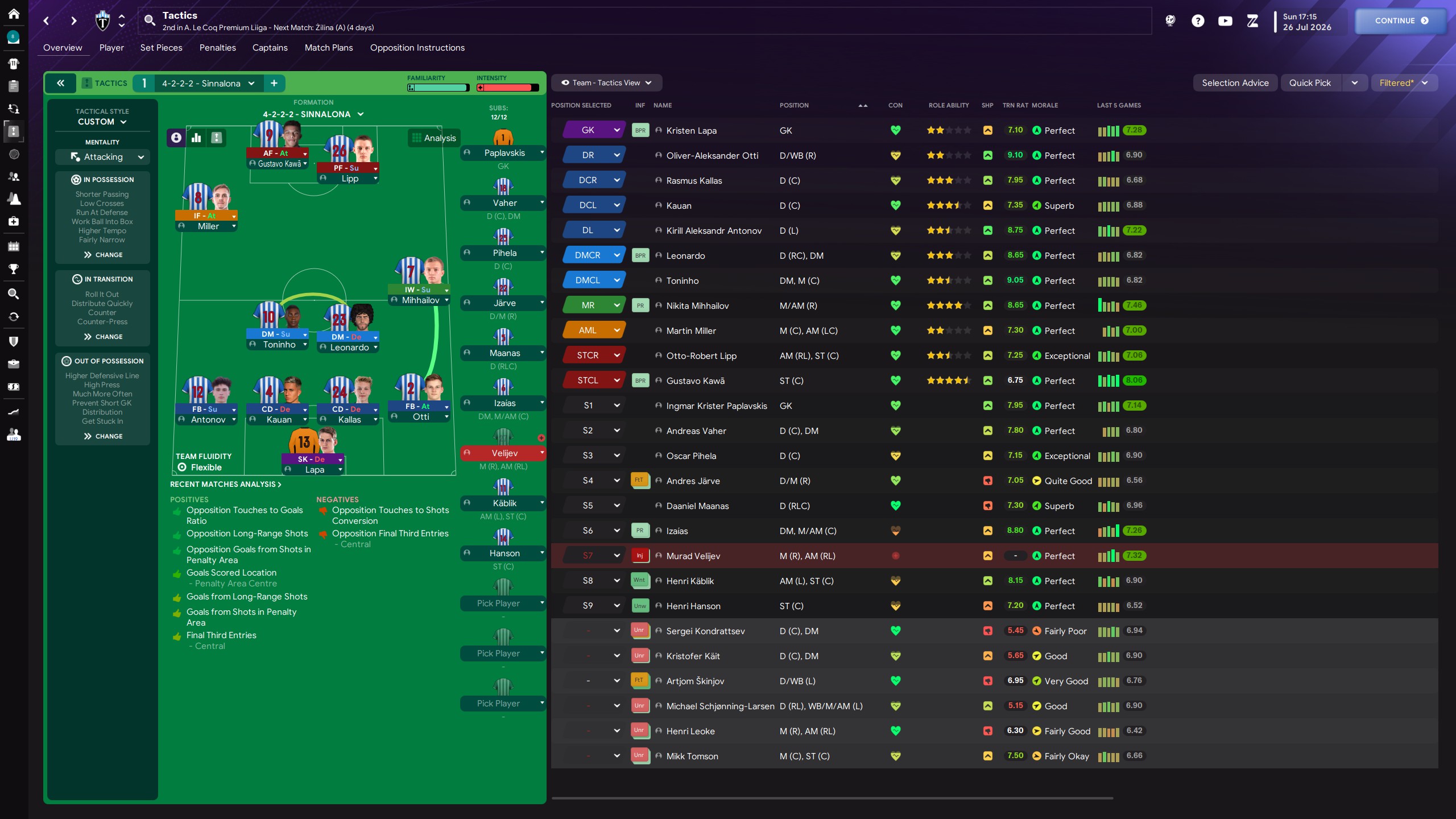The width and height of the screenshot is (1456, 819).
Task: Expand the Mentality dropdown set to Attacking
Action: (102, 156)
